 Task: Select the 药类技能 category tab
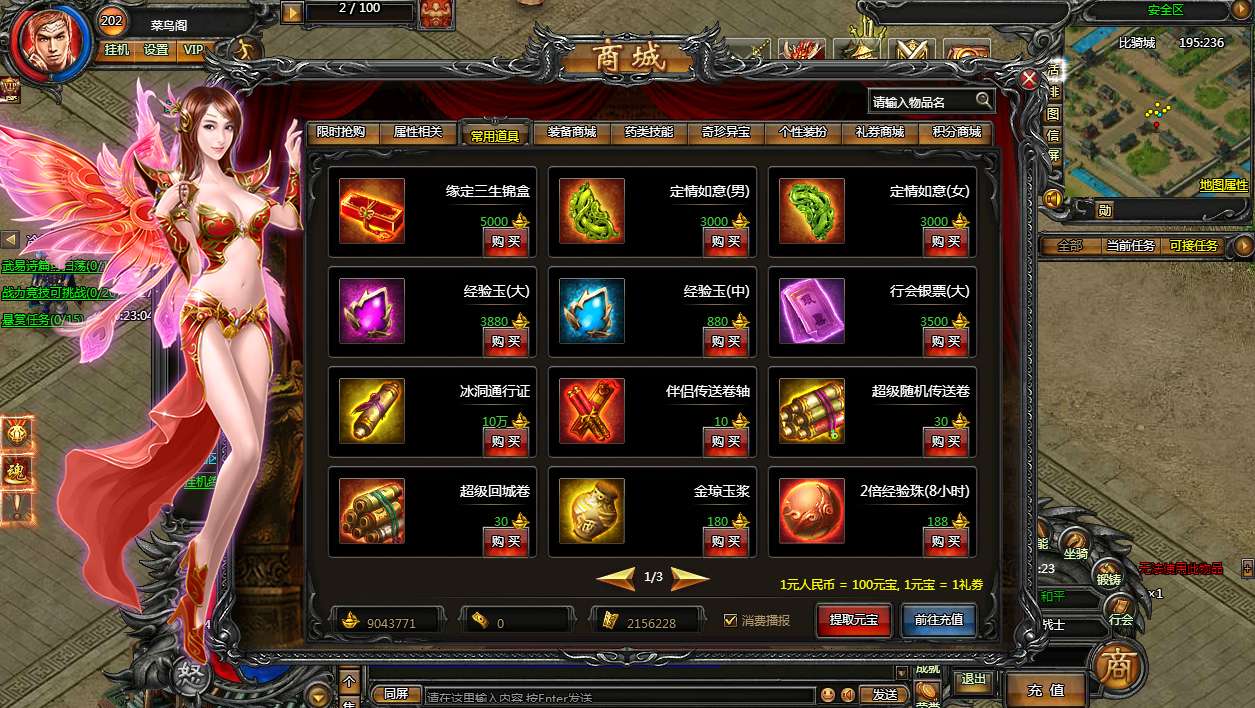[x=649, y=132]
